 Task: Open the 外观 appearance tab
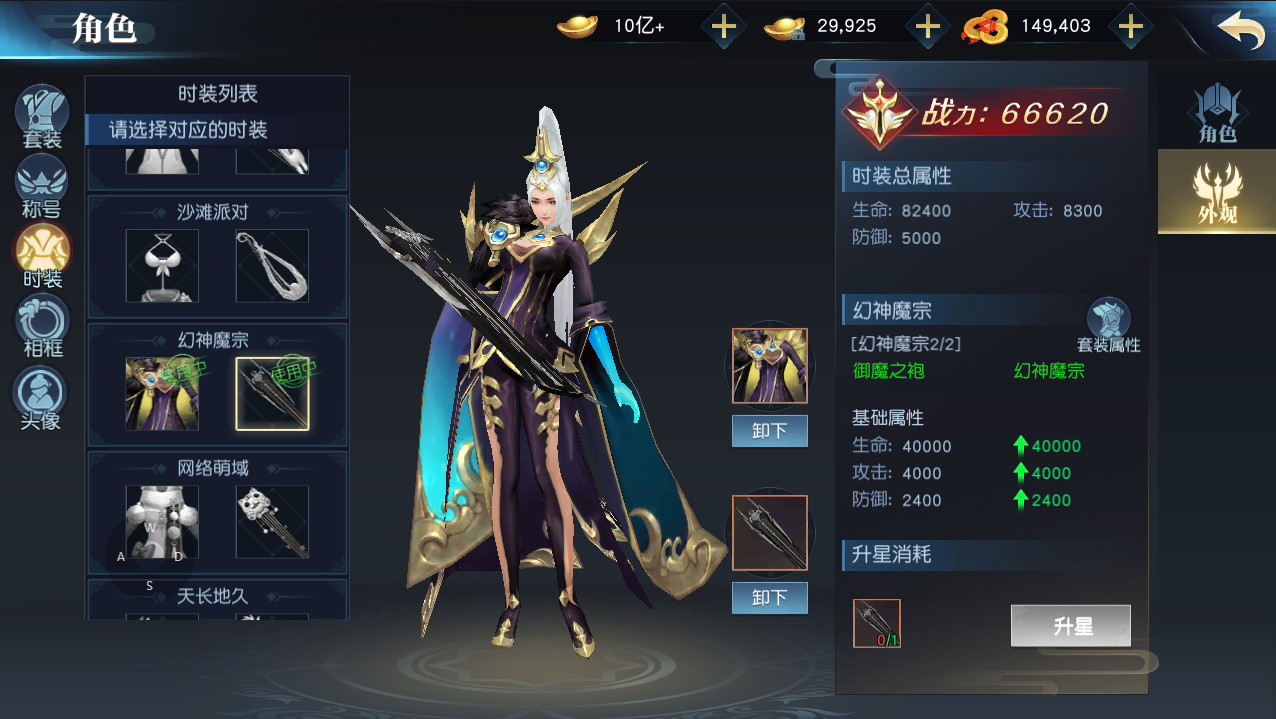coord(1217,191)
